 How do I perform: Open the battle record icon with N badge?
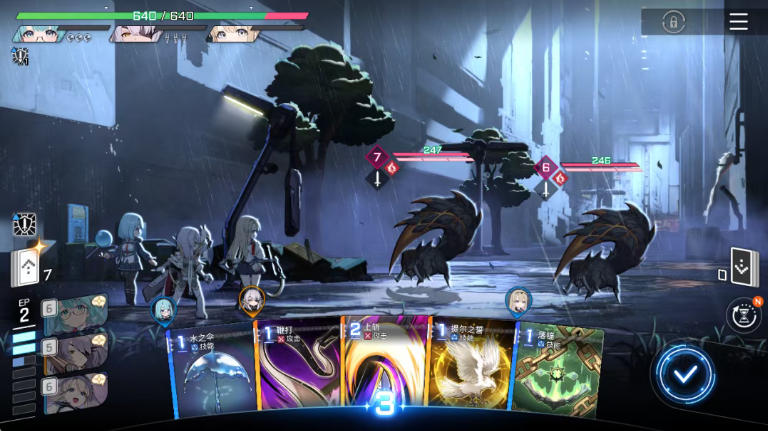point(743,315)
